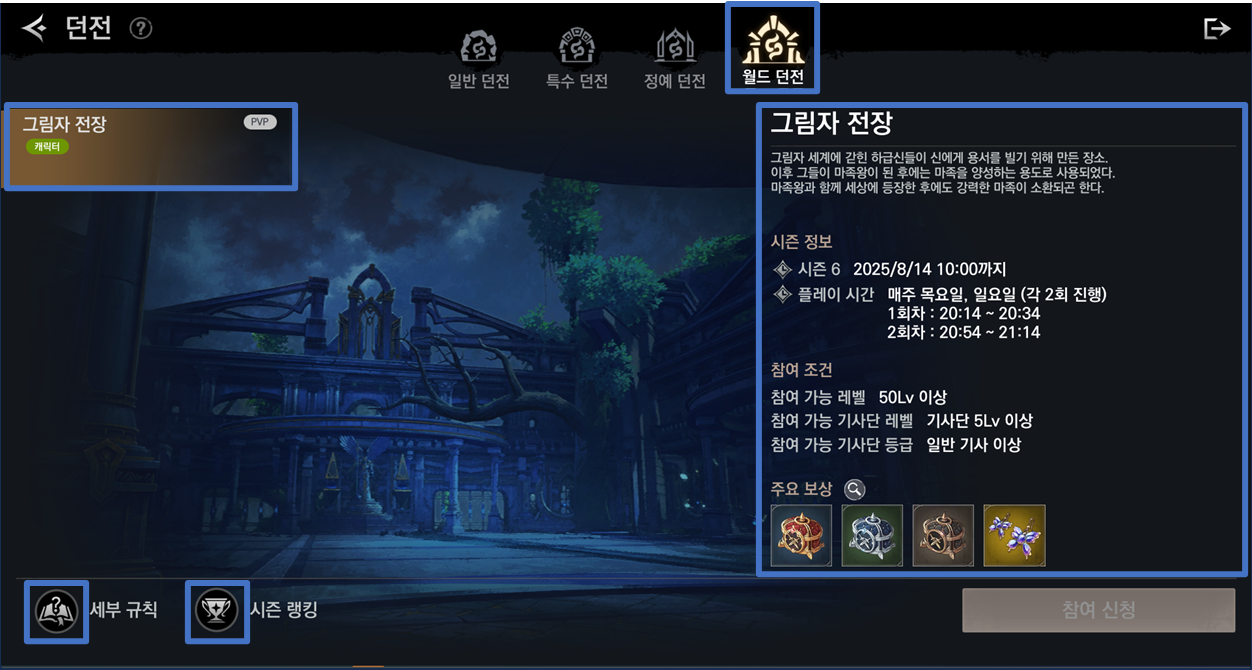Image resolution: width=1252 pixels, height=670 pixels.
Task: Open the help question mark icon
Action: pyautogui.click(x=141, y=28)
